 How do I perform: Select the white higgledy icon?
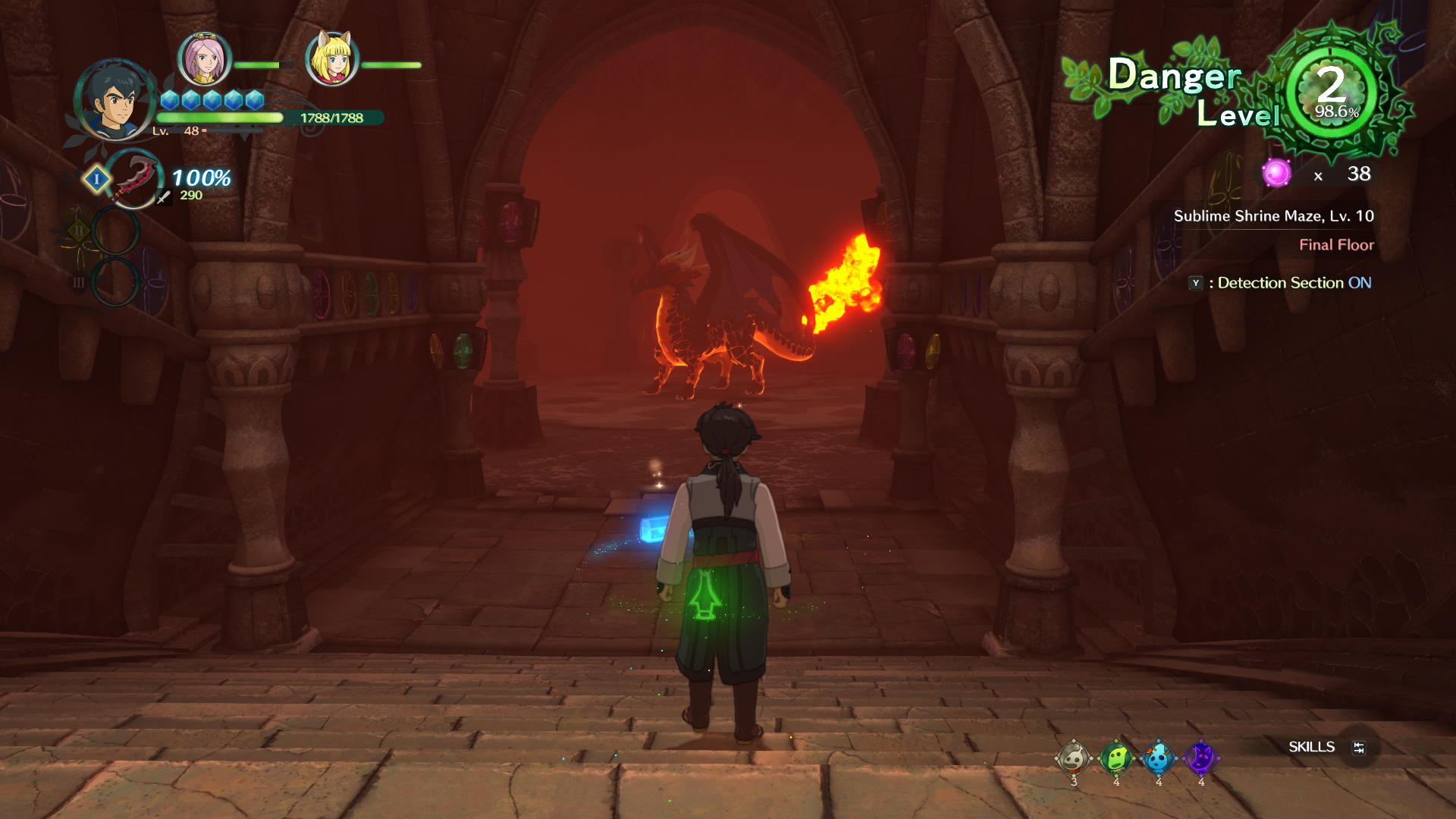click(1073, 758)
